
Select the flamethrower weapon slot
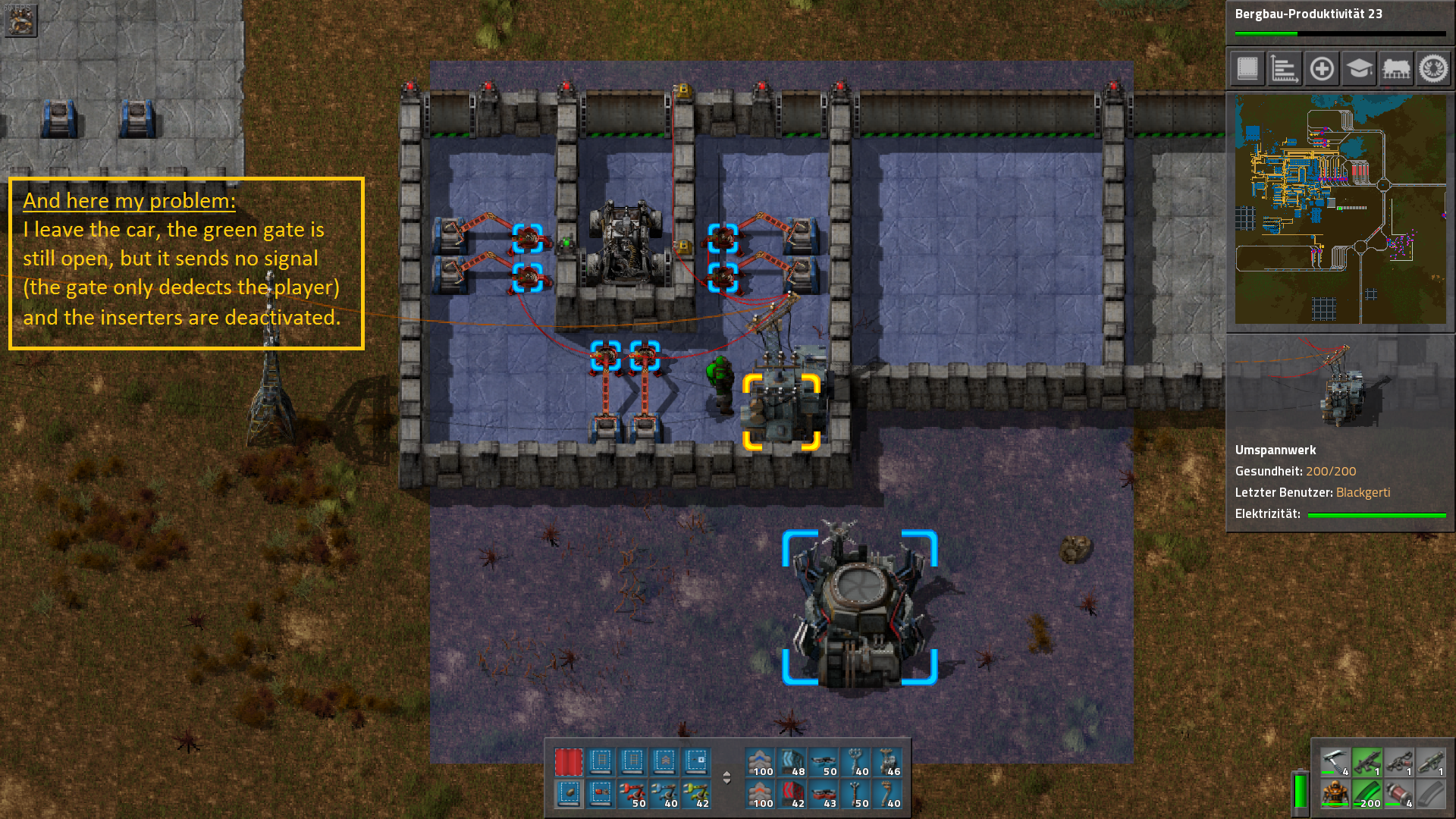coord(1398,762)
